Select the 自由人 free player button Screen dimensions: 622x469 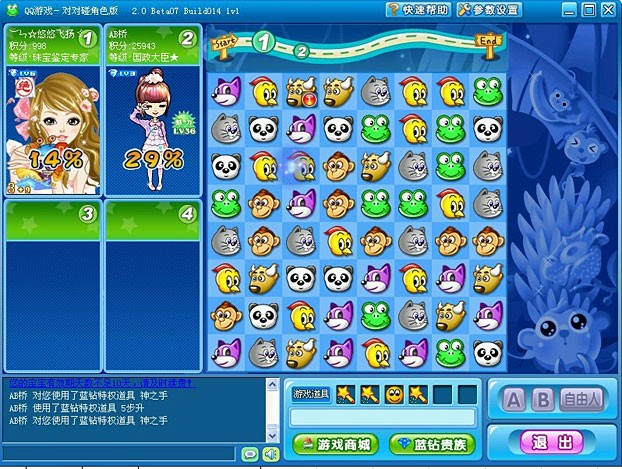click(x=582, y=400)
